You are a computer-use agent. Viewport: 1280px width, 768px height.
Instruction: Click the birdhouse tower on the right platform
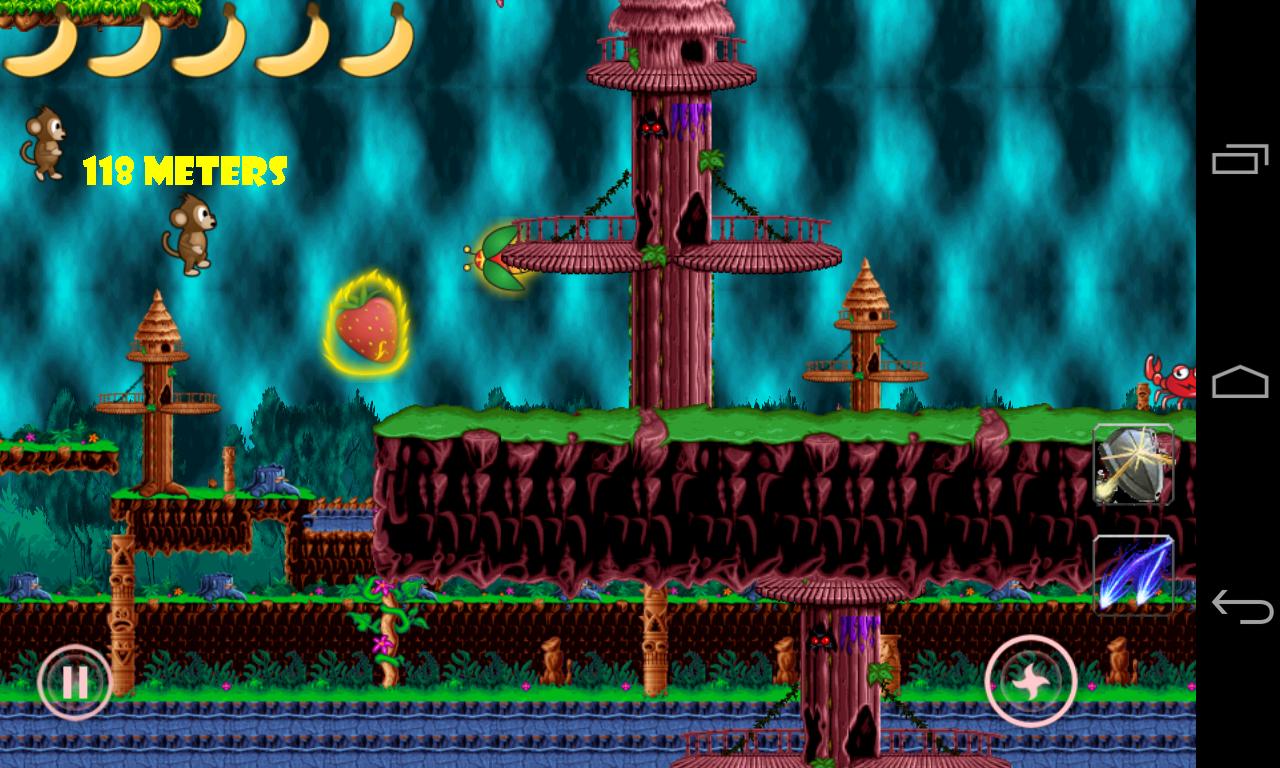click(865, 320)
